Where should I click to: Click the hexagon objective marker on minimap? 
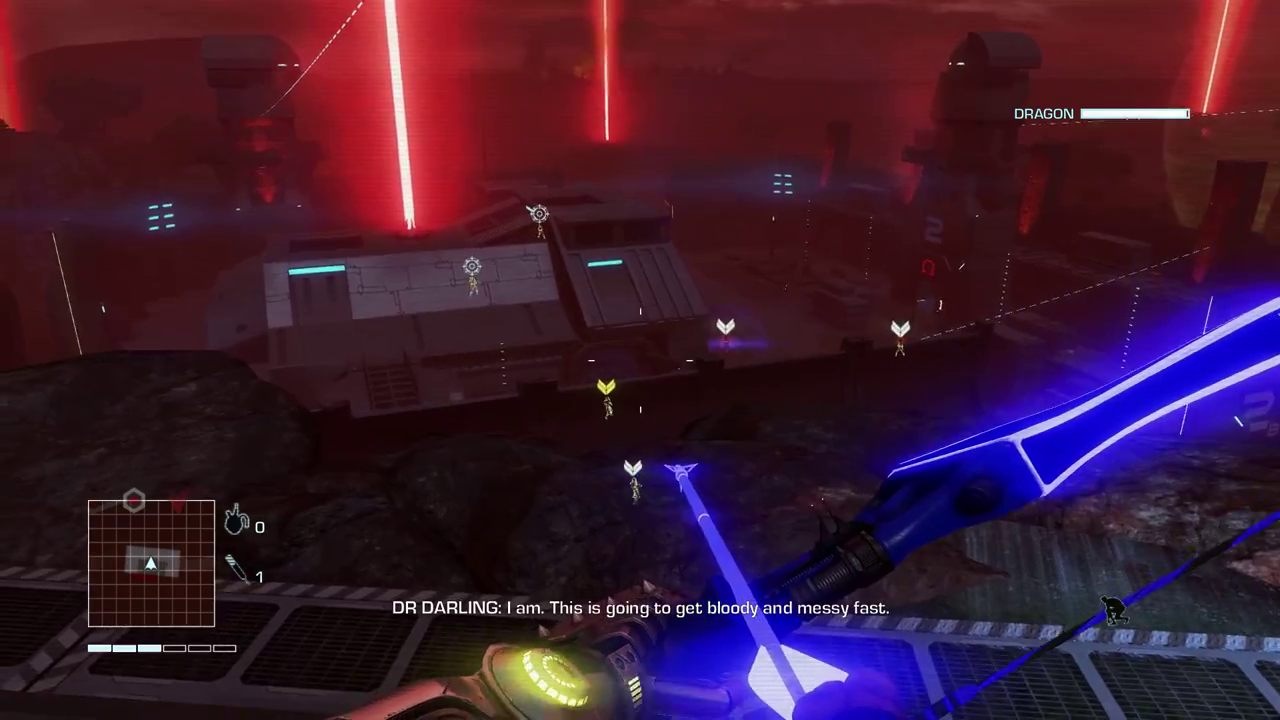coord(134,500)
